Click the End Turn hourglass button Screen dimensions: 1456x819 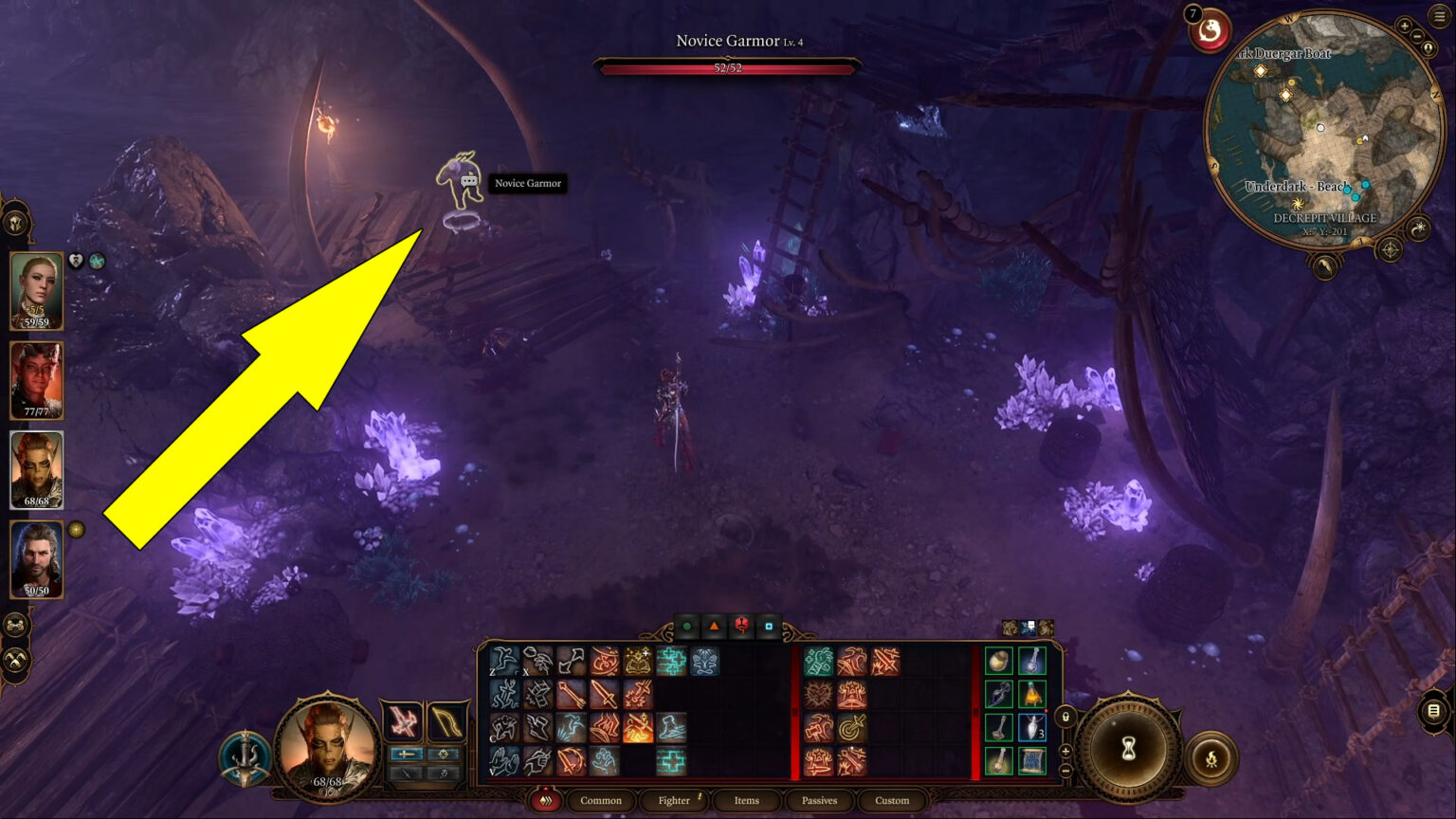tap(1128, 750)
